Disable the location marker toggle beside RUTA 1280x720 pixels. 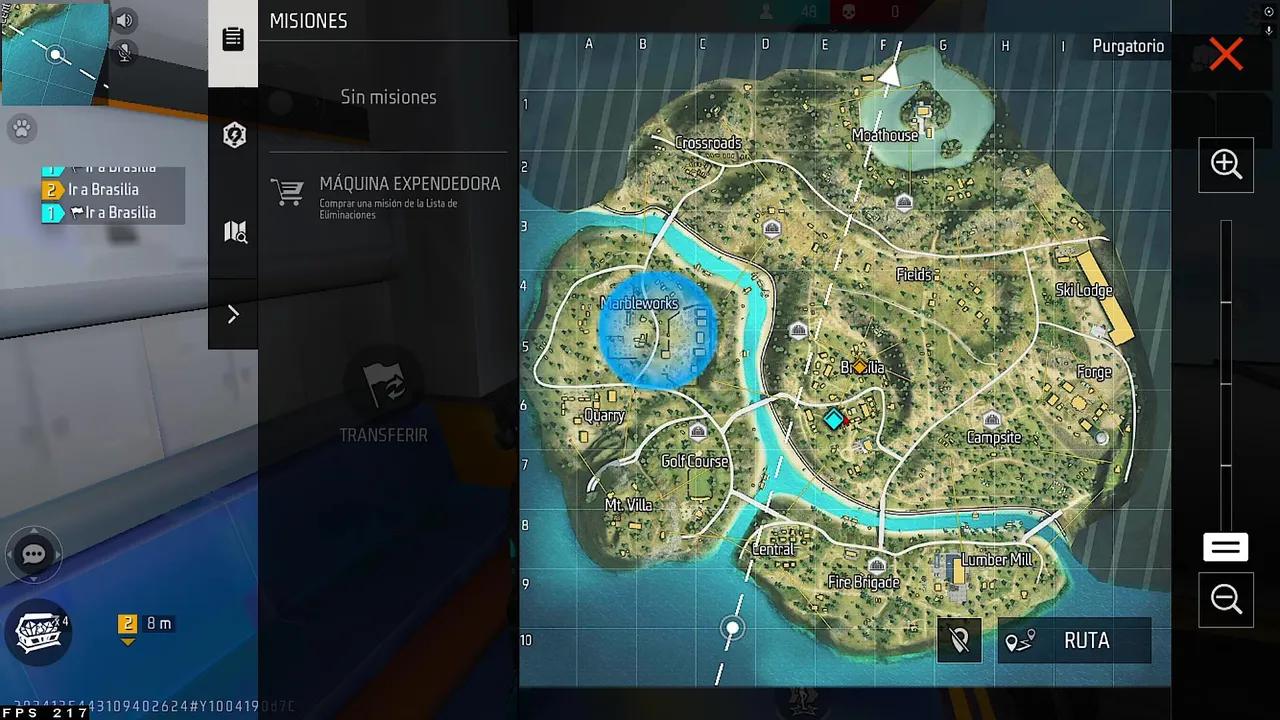958,640
